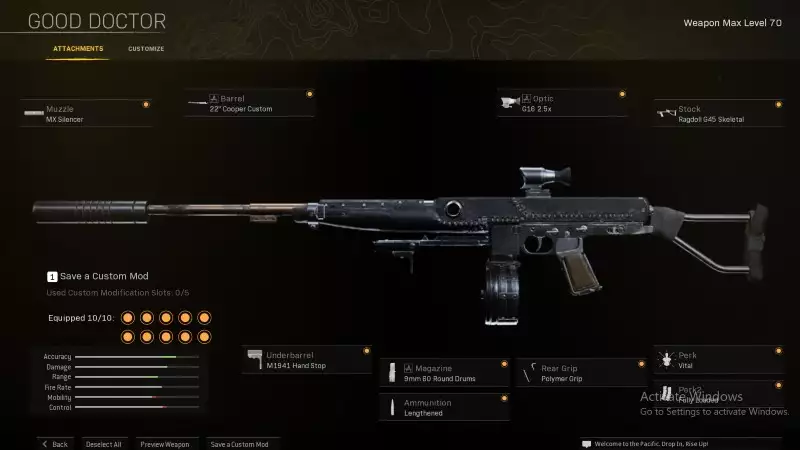Switch to the Customize tab

point(146,48)
